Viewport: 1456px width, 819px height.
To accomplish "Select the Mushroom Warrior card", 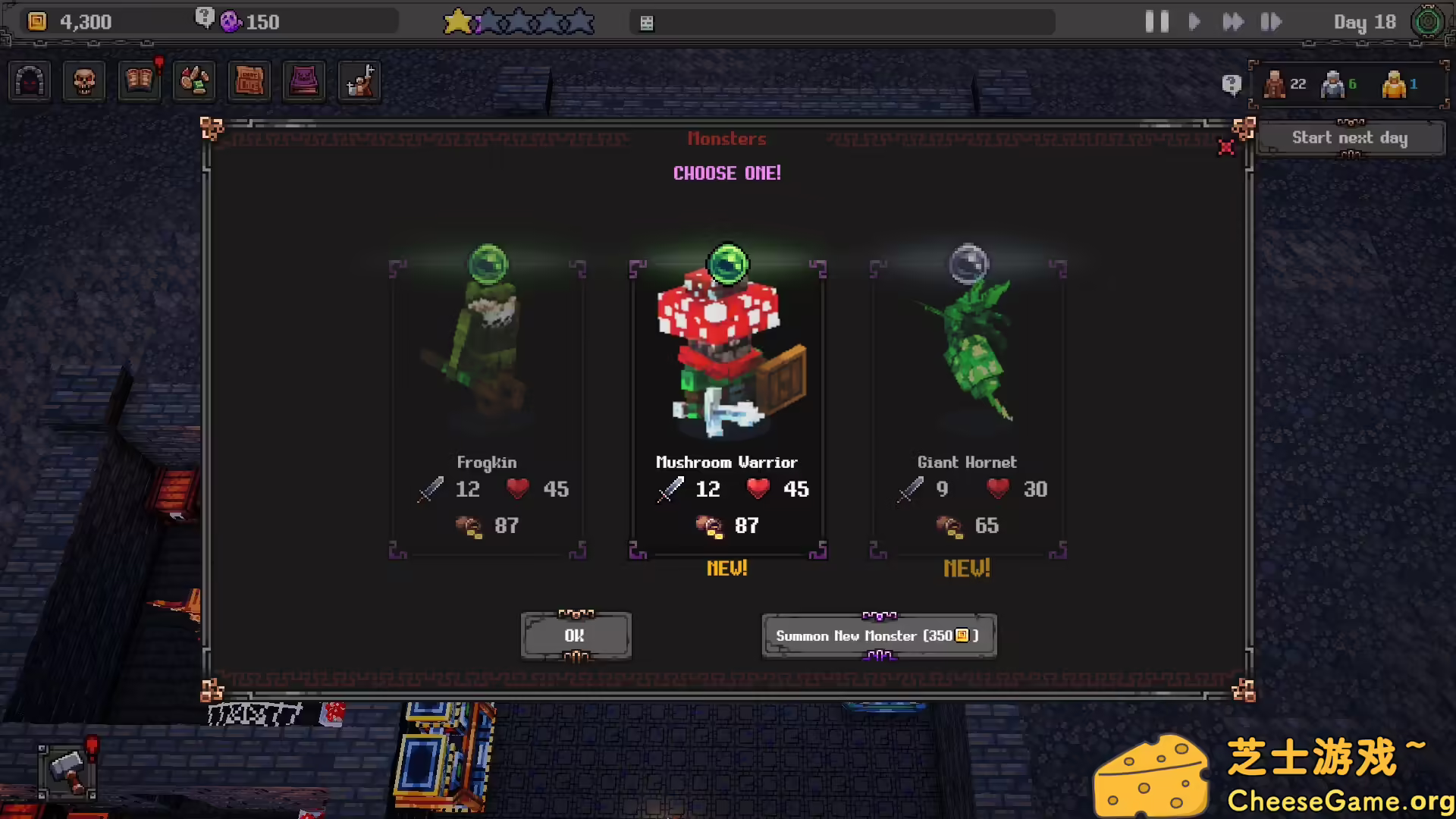I will (x=727, y=402).
